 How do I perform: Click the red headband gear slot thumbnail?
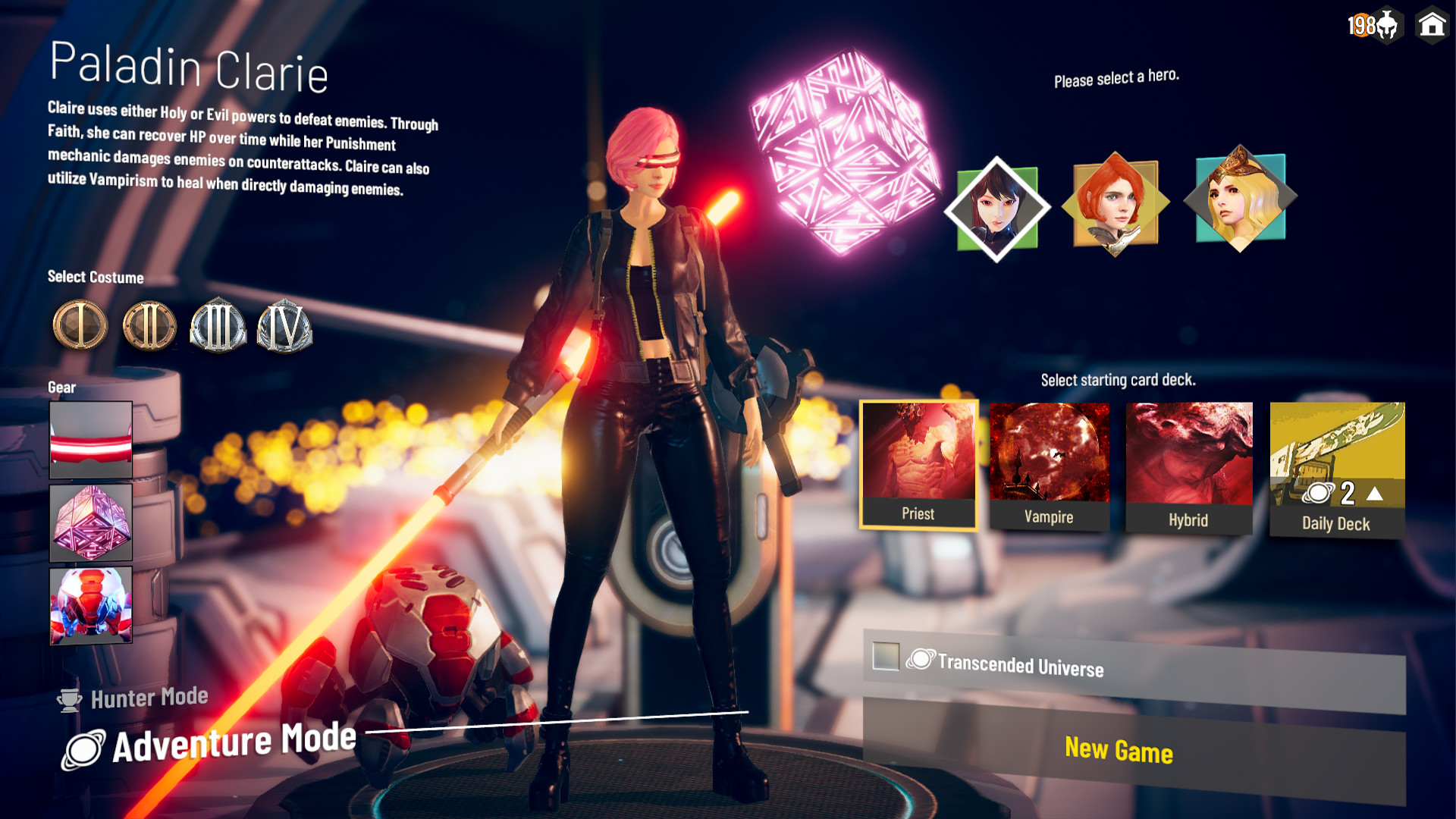click(x=89, y=440)
